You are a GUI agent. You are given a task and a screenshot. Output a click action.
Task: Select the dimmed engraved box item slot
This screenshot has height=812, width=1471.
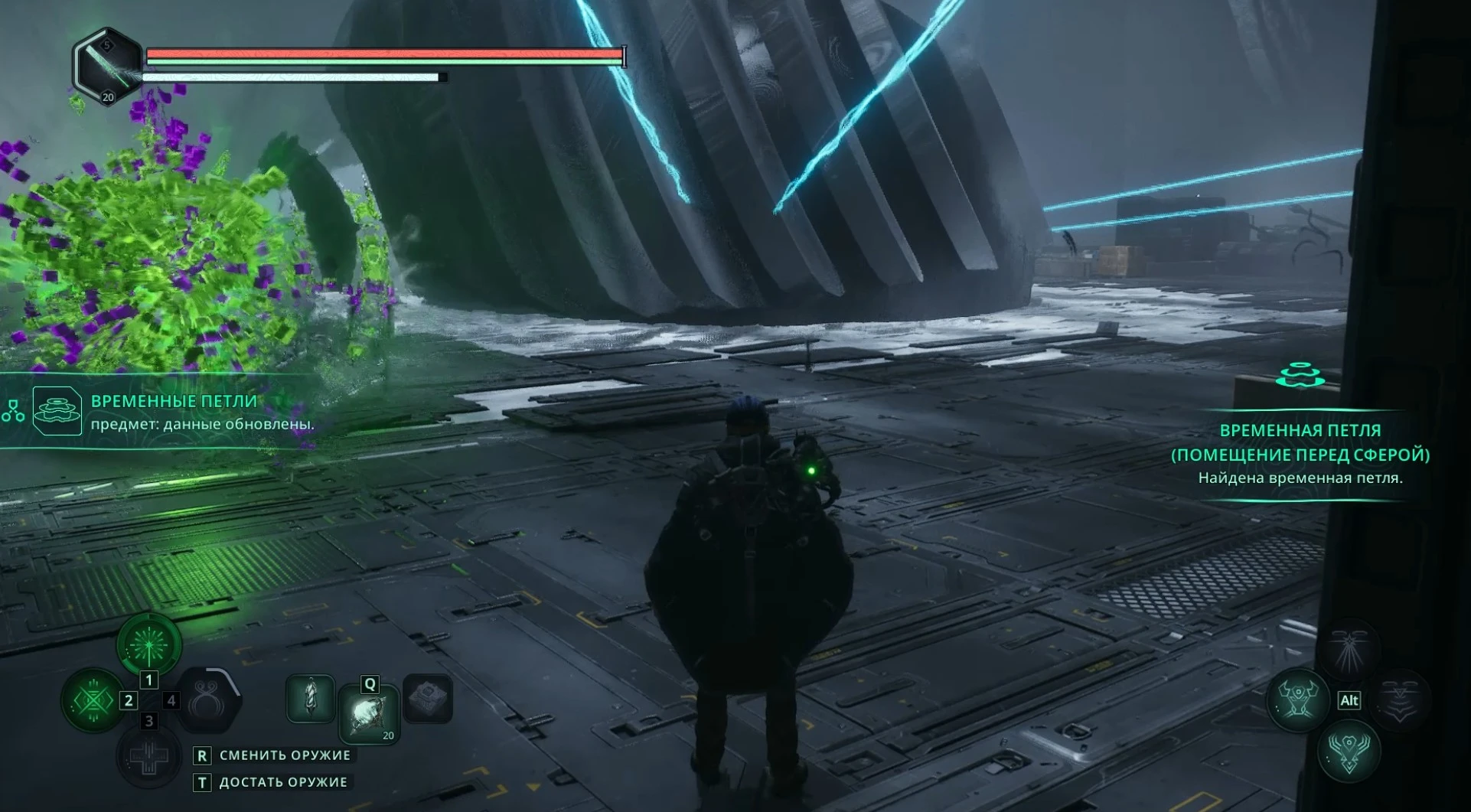pos(427,698)
